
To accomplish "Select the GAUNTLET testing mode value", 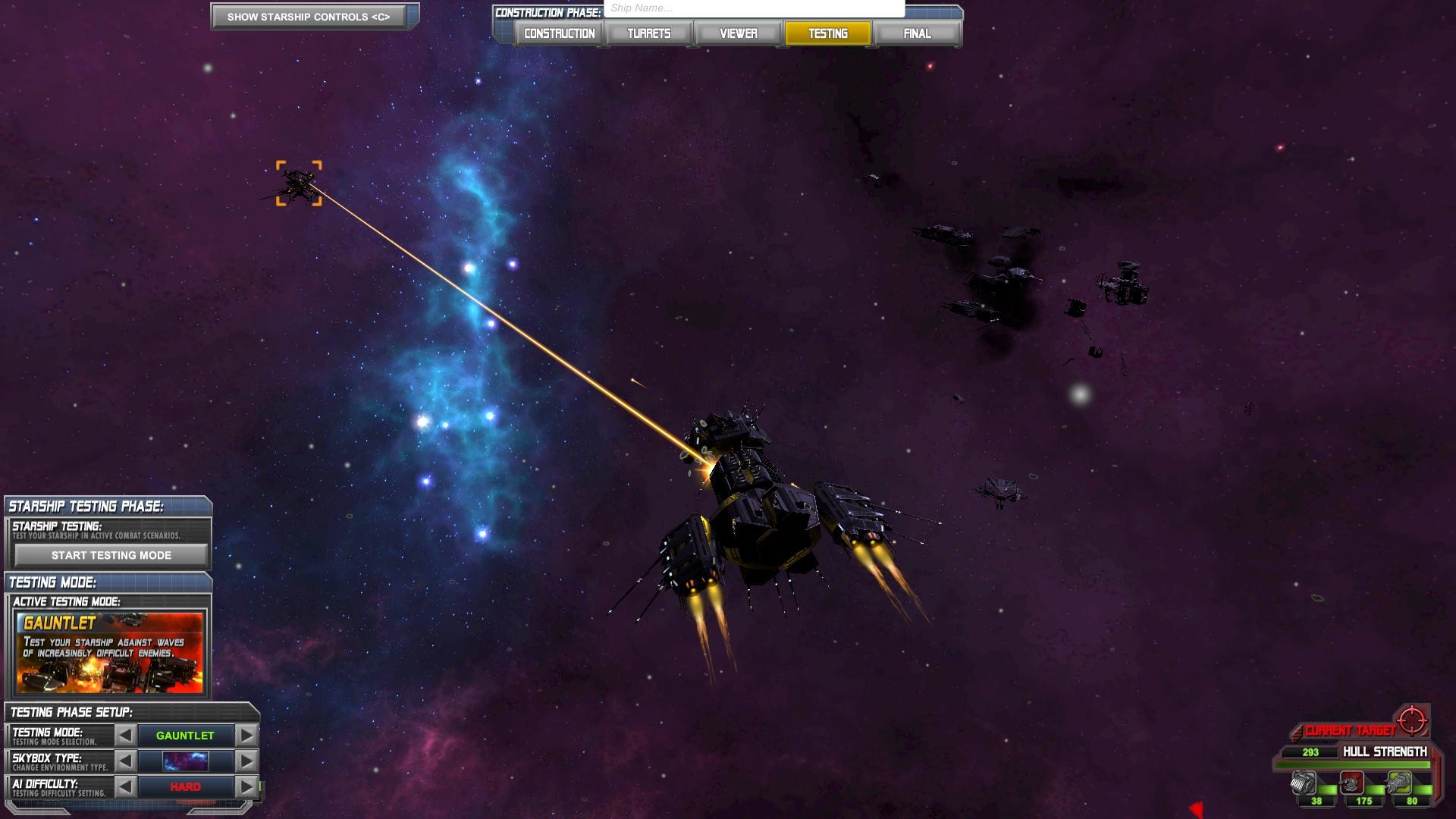I will pos(186,735).
